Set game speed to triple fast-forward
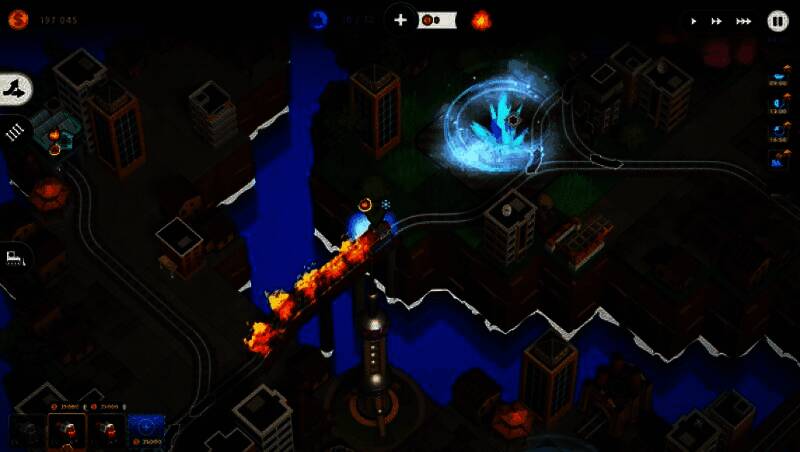 [744, 20]
